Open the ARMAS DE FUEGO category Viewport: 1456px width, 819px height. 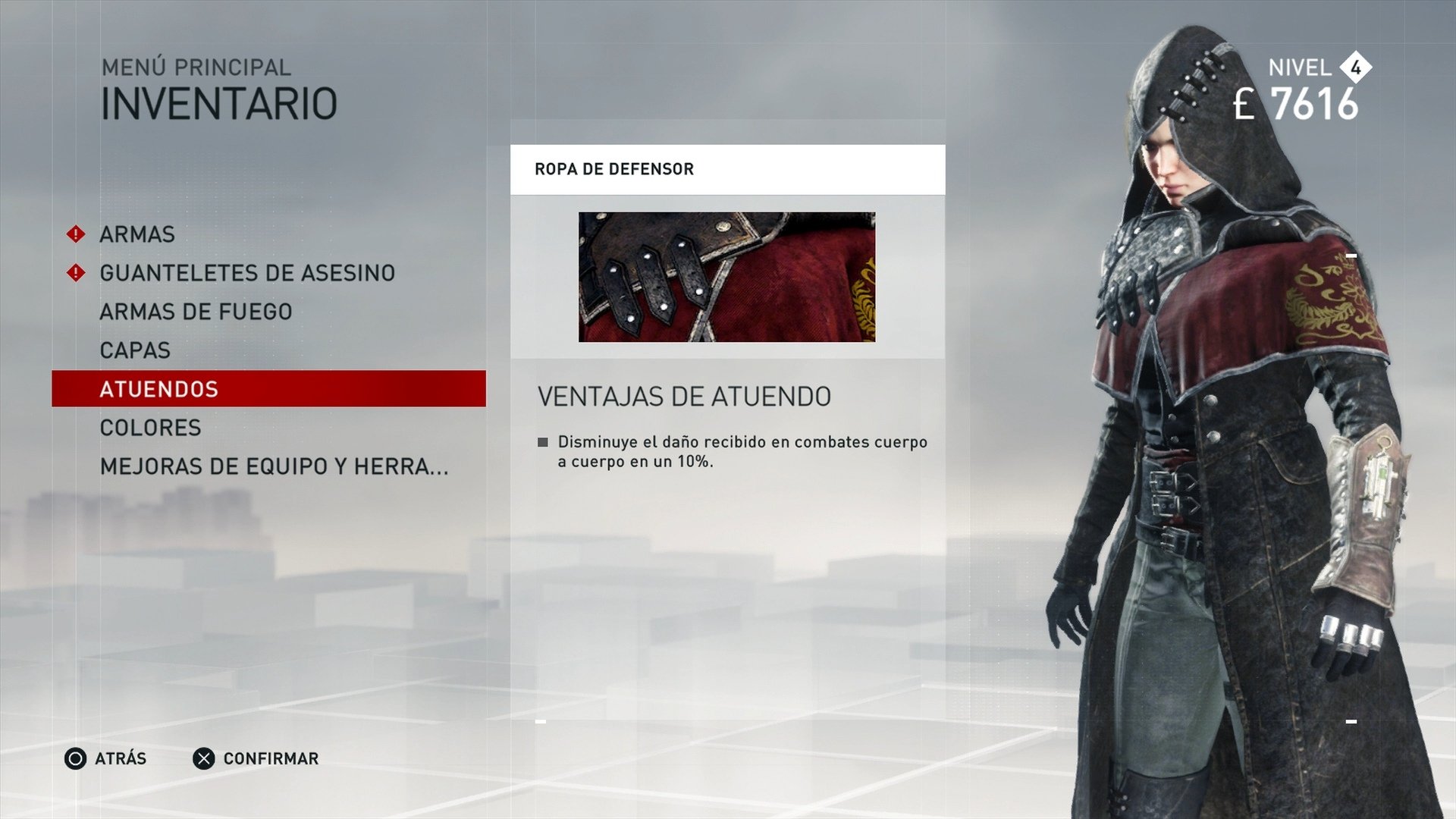[196, 310]
